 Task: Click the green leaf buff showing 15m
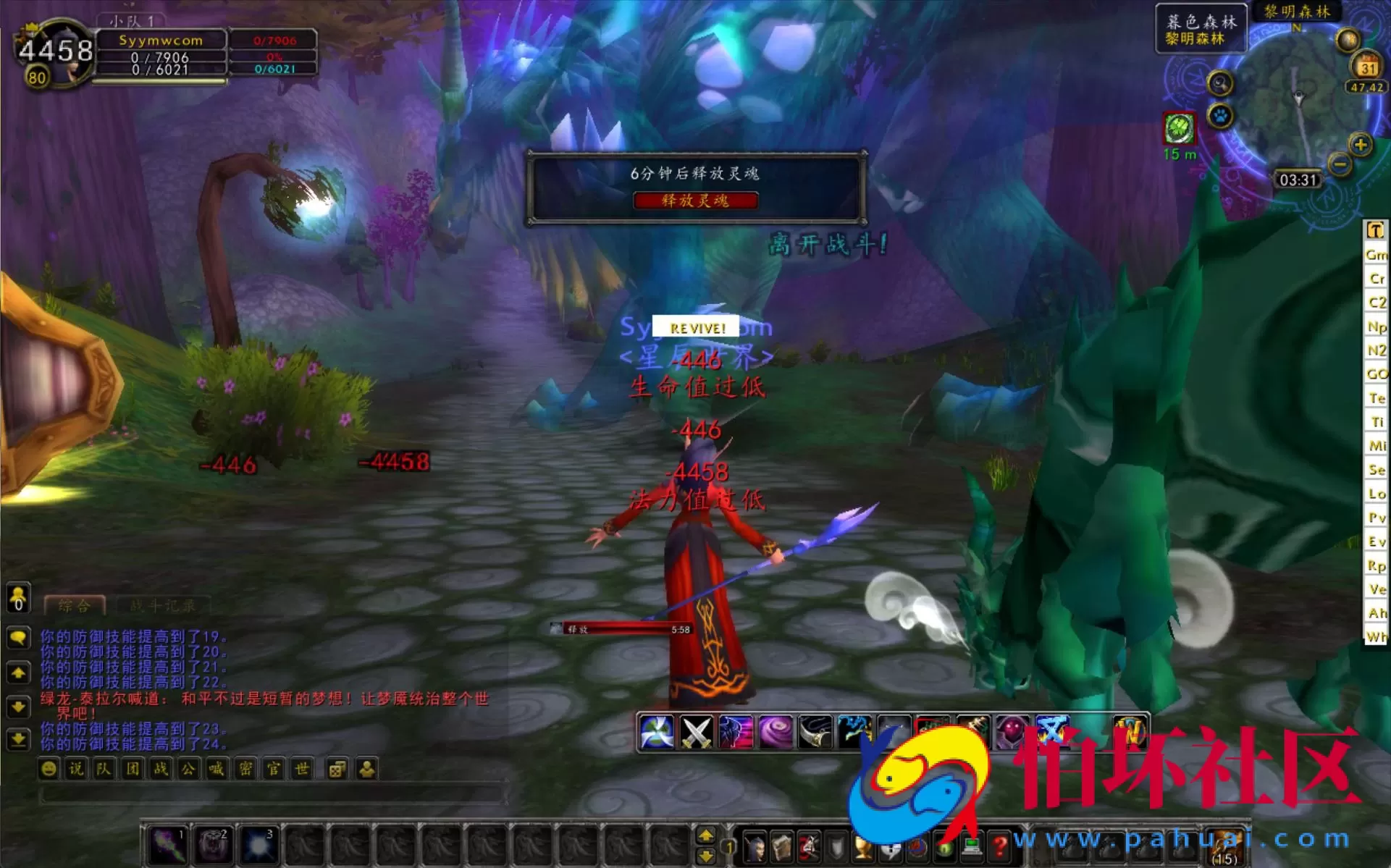coord(1178,129)
